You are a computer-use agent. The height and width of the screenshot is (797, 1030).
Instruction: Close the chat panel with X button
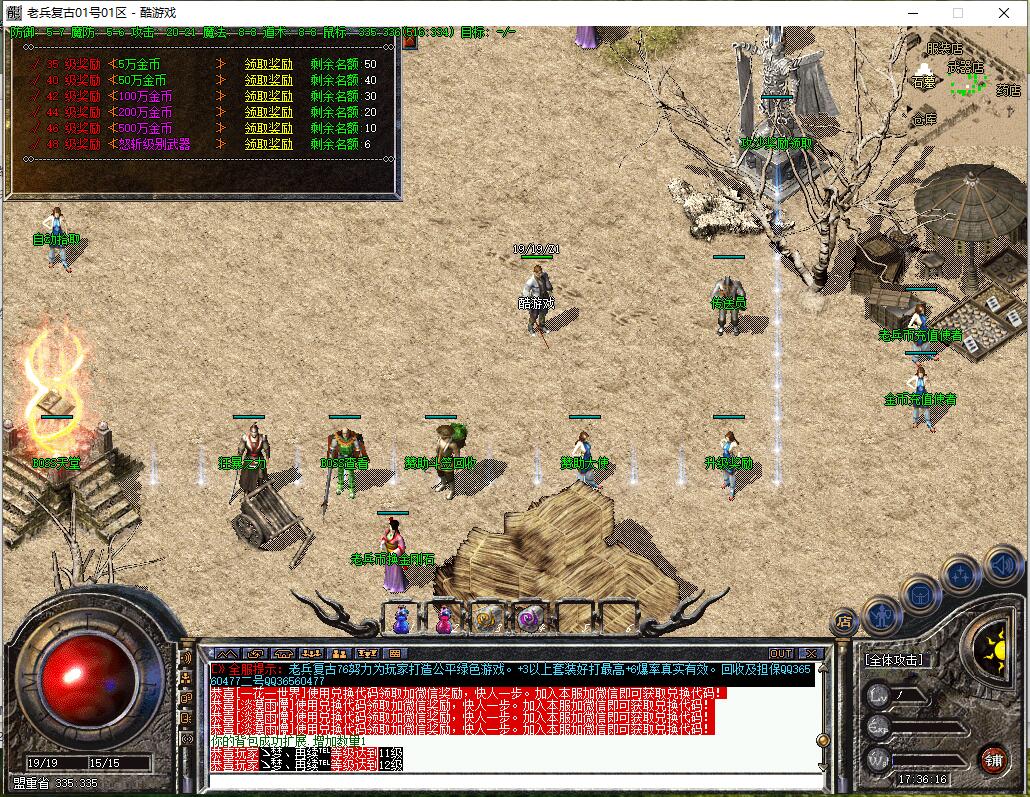809,654
